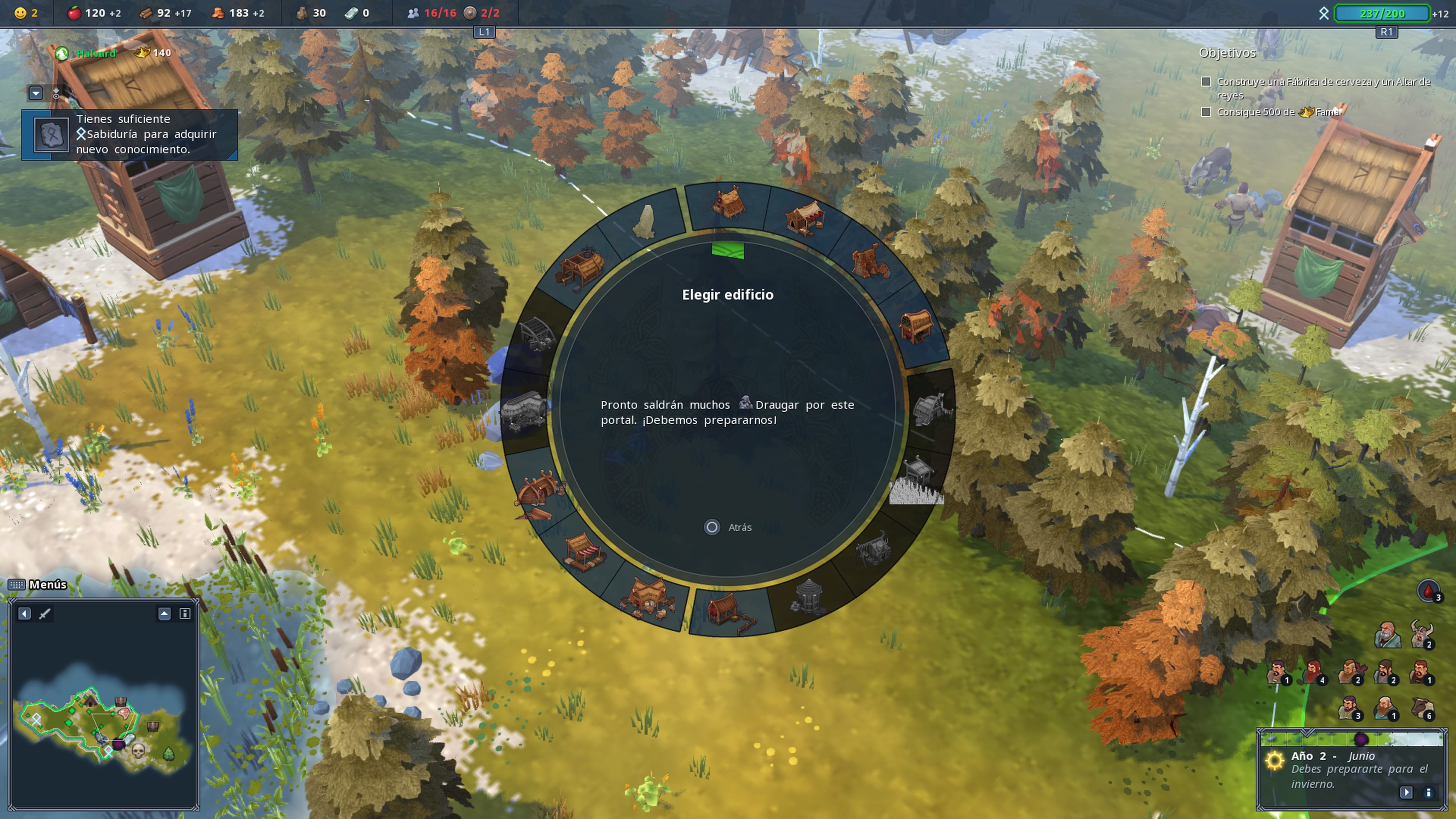Open the minimap info button
Image resolution: width=1456 pixels, height=819 pixels.
[184, 613]
